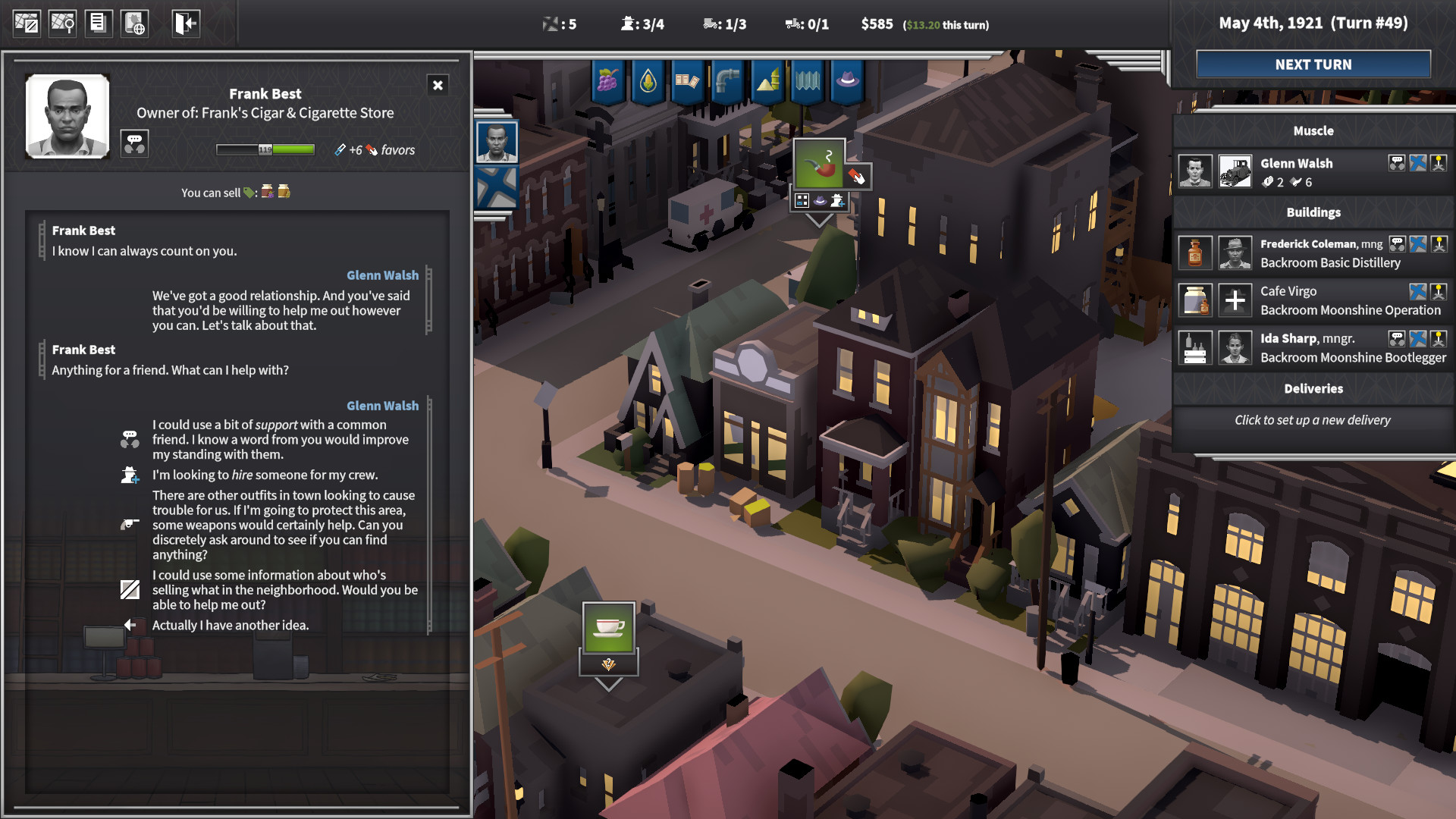Image resolution: width=1456 pixels, height=819 pixels.
Task: Toggle the conversation icon next to Ida Sharp
Action: pyautogui.click(x=1396, y=338)
